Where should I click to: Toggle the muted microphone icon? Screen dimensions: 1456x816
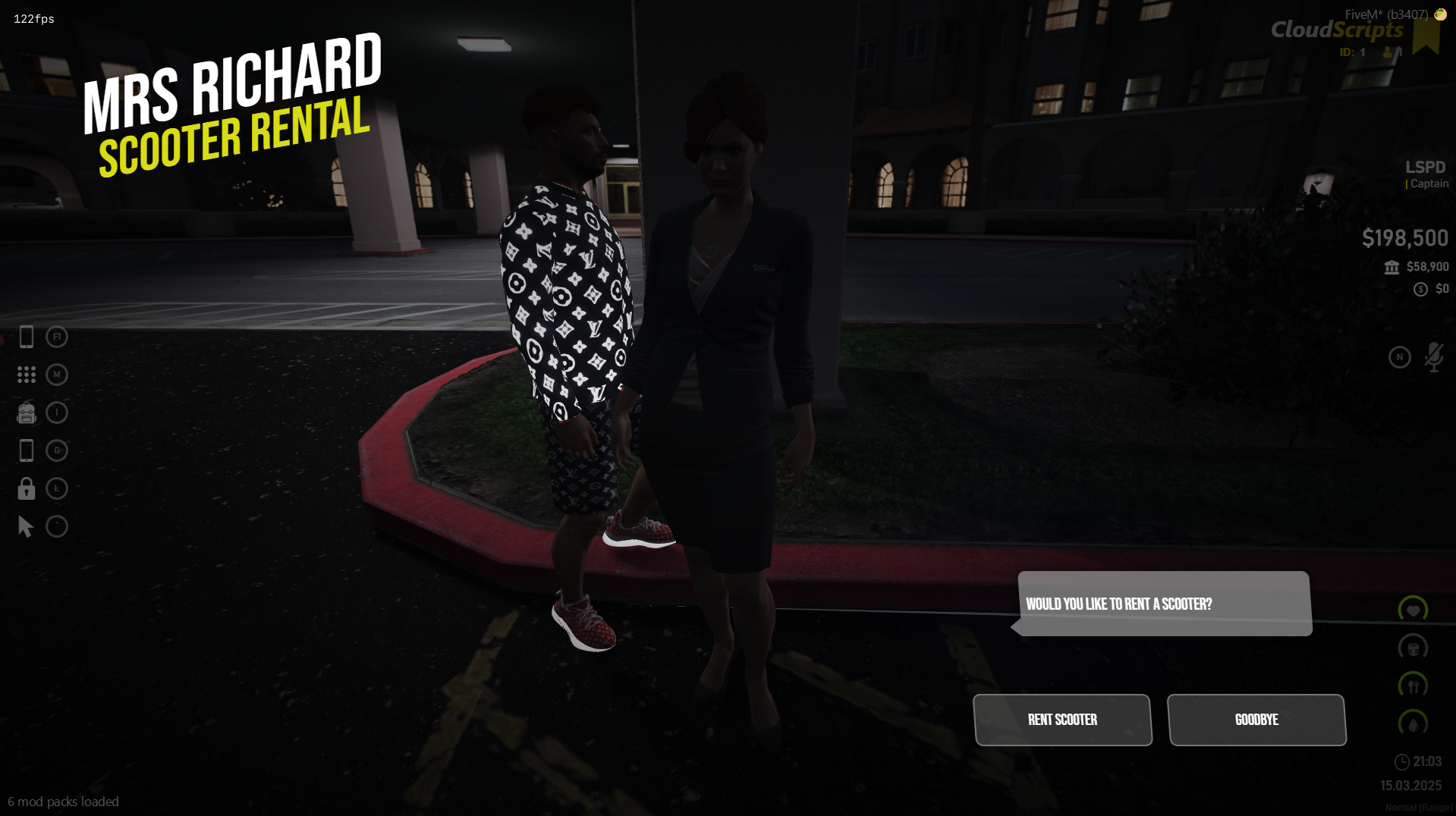pyautogui.click(x=1433, y=357)
